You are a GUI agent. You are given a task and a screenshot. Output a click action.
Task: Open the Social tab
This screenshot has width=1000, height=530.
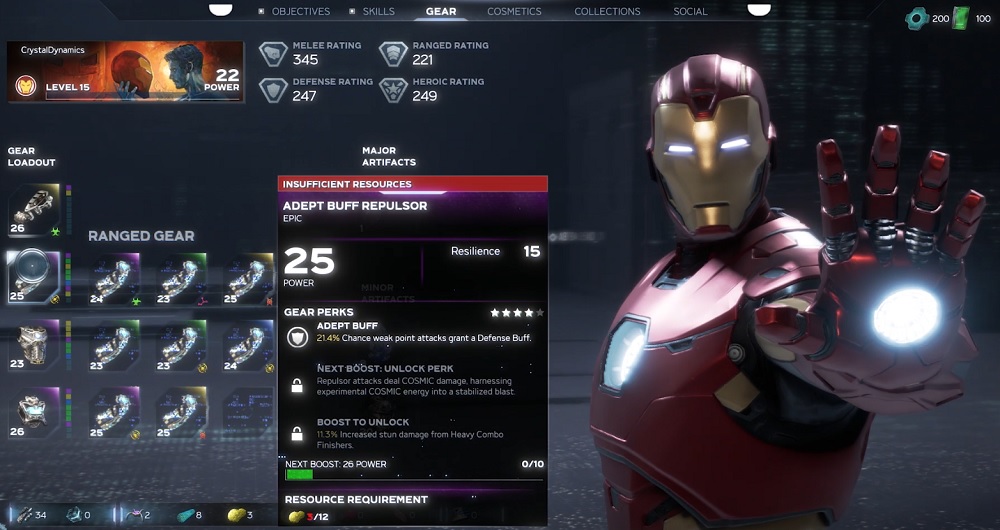pyautogui.click(x=690, y=12)
